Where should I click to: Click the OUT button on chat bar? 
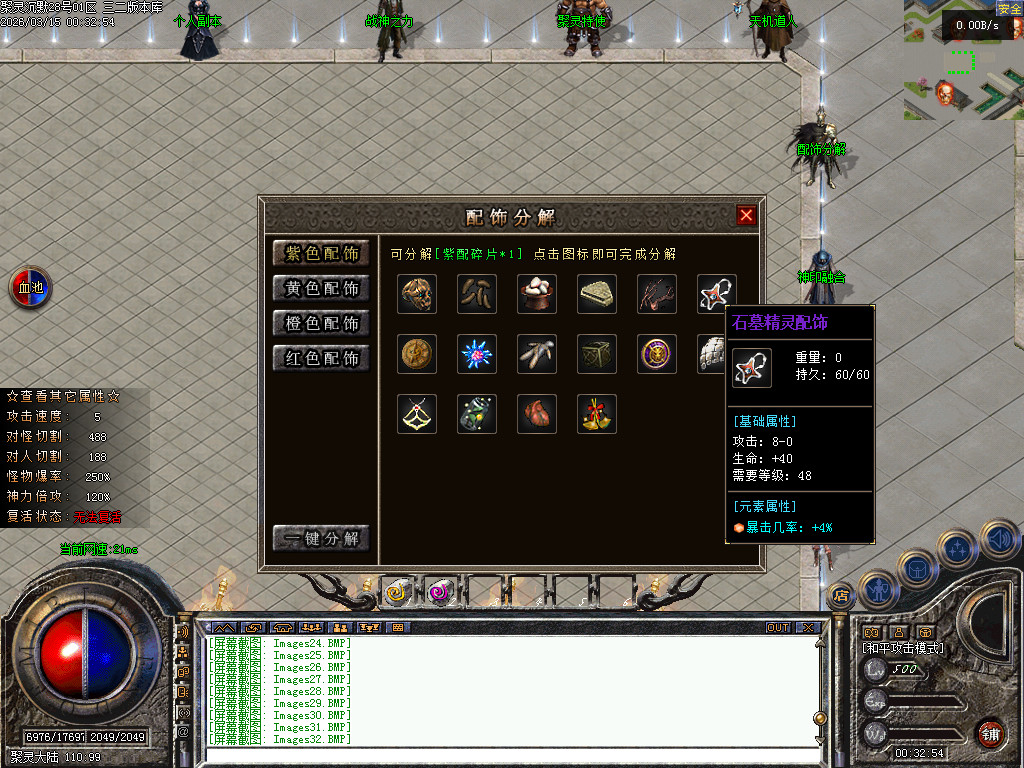[778, 628]
